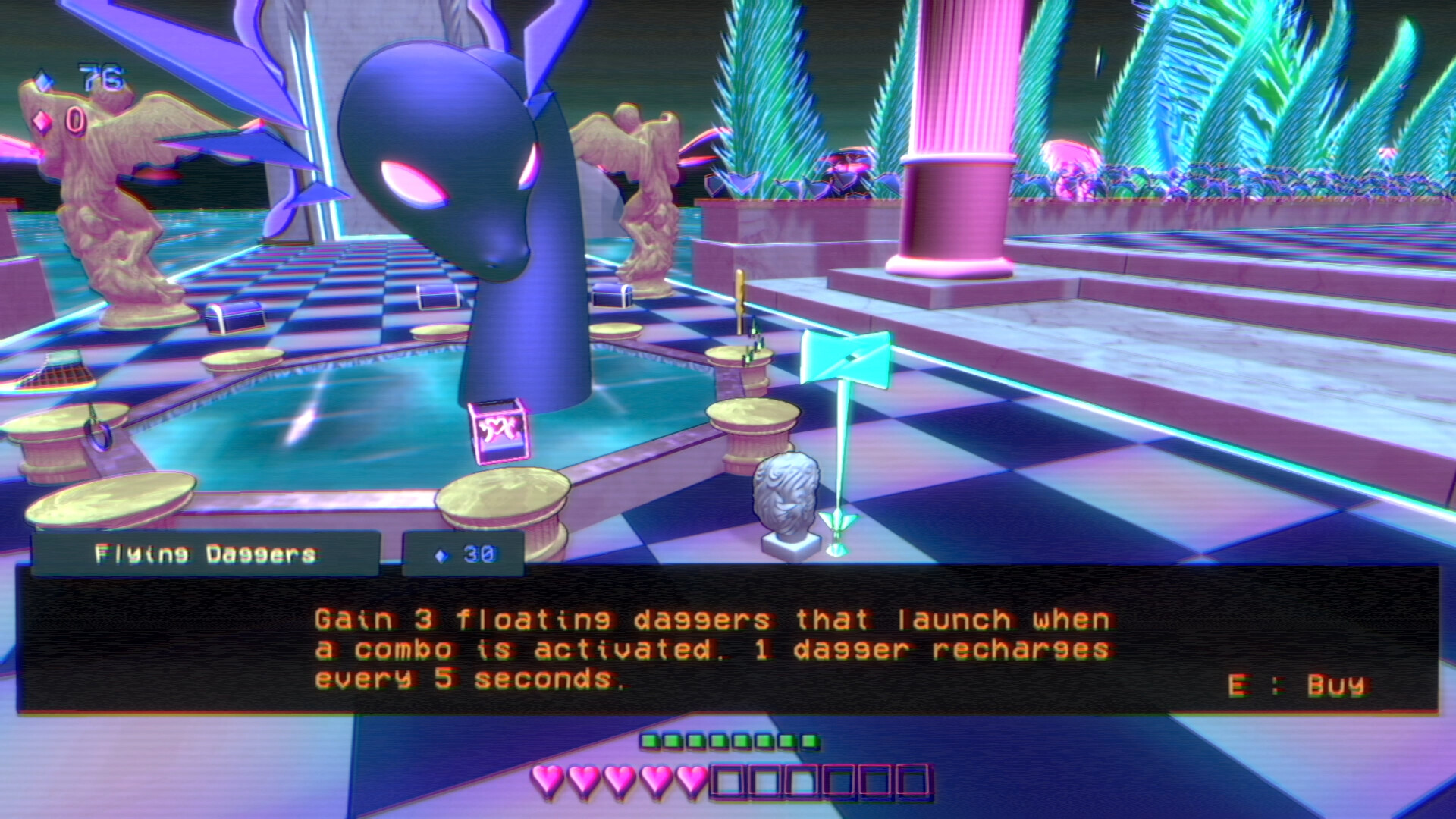Click the Flying Daggers name label
Screen dimensions: 1456x819
coord(205,552)
